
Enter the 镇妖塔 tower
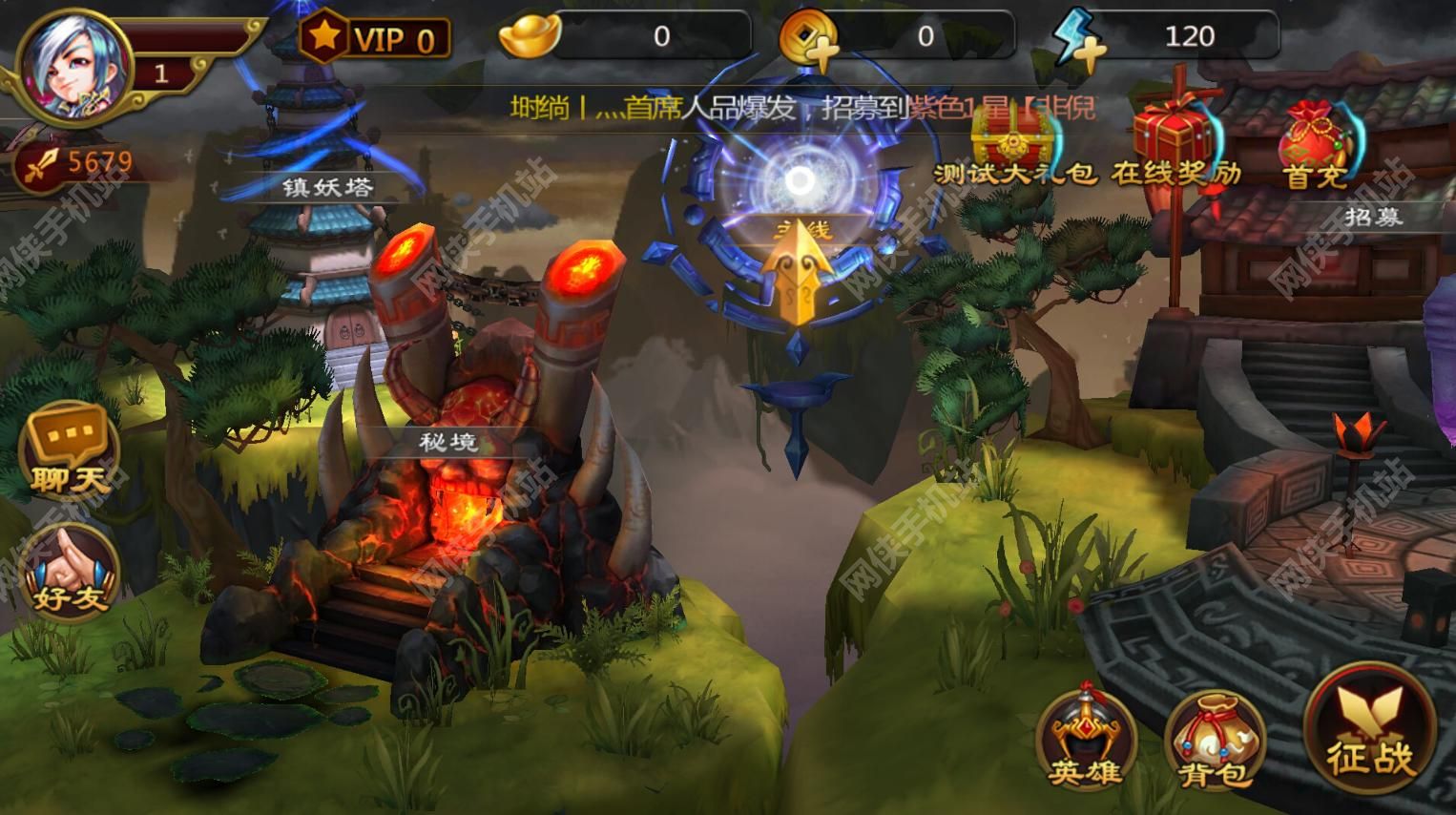tap(327, 187)
